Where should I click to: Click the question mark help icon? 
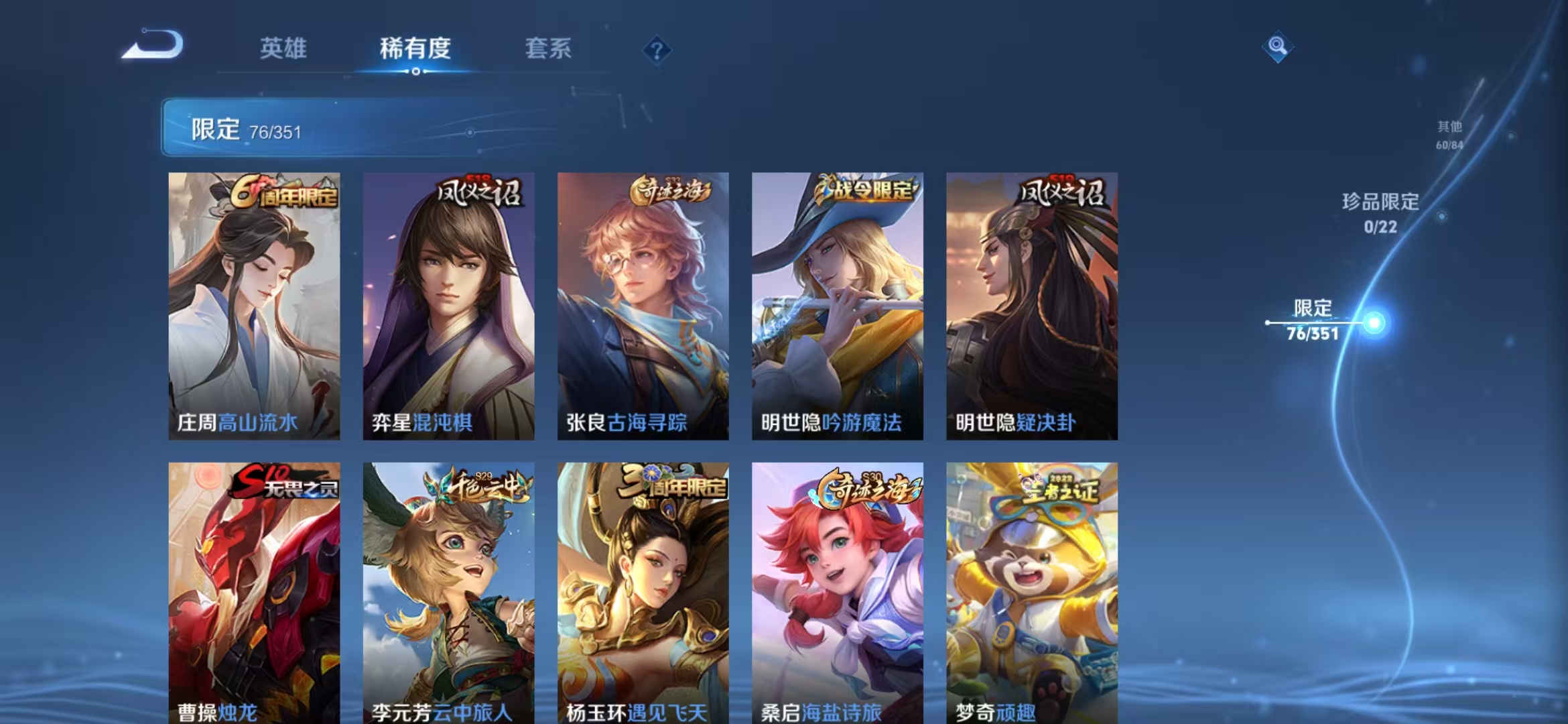pyautogui.click(x=658, y=48)
